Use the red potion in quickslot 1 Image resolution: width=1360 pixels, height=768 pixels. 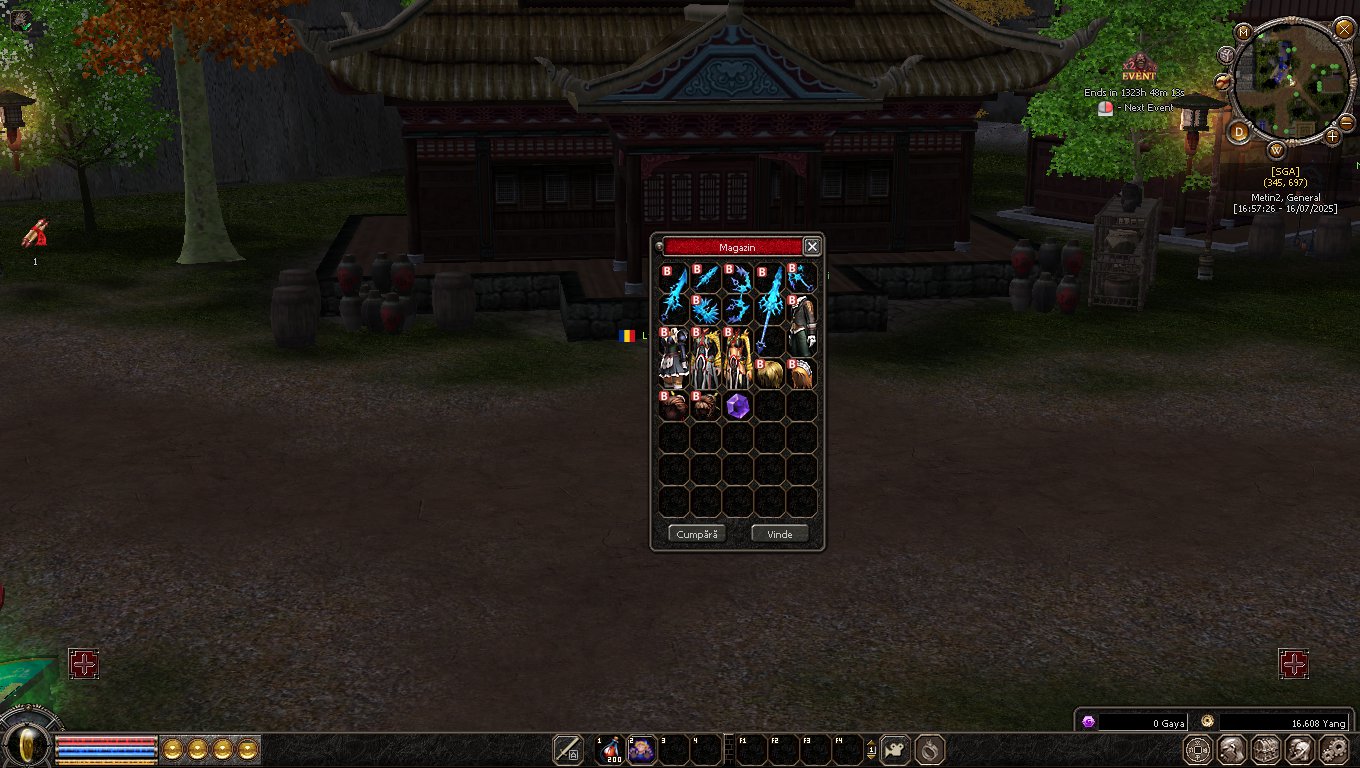(x=609, y=750)
